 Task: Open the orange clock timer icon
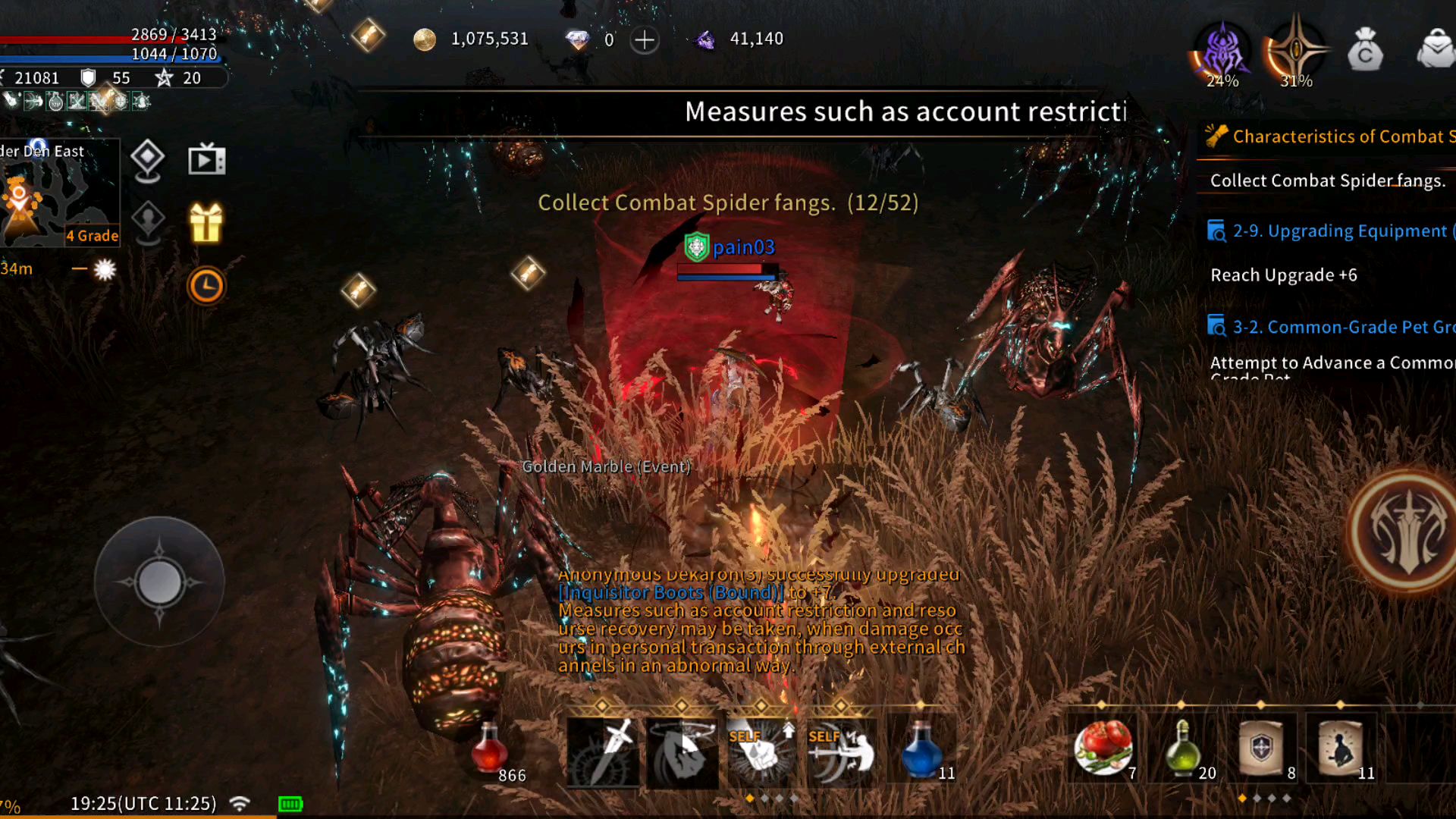pos(206,286)
